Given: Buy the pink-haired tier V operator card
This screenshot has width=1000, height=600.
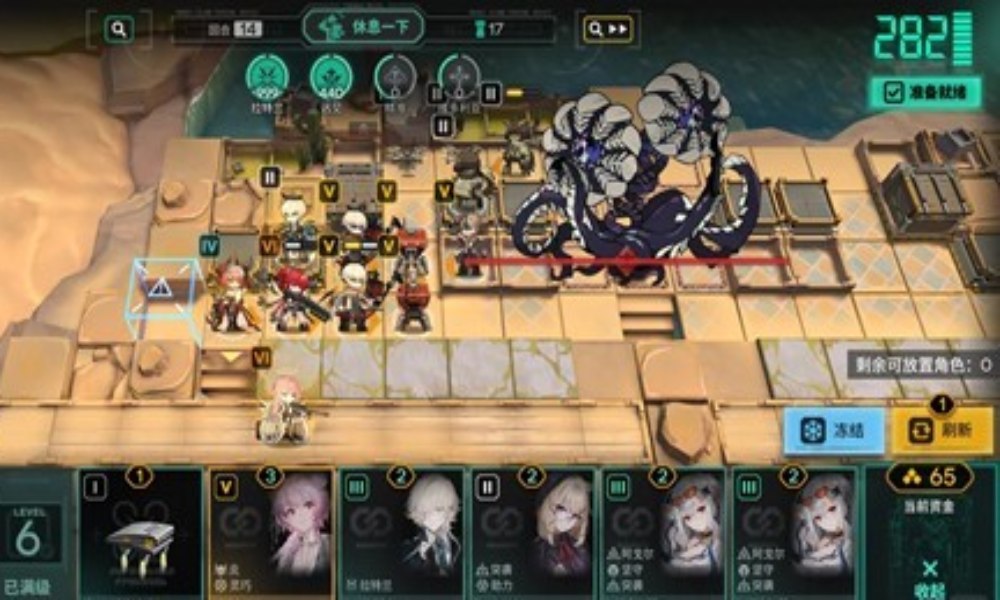Looking at the screenshot, I should 271,535.
